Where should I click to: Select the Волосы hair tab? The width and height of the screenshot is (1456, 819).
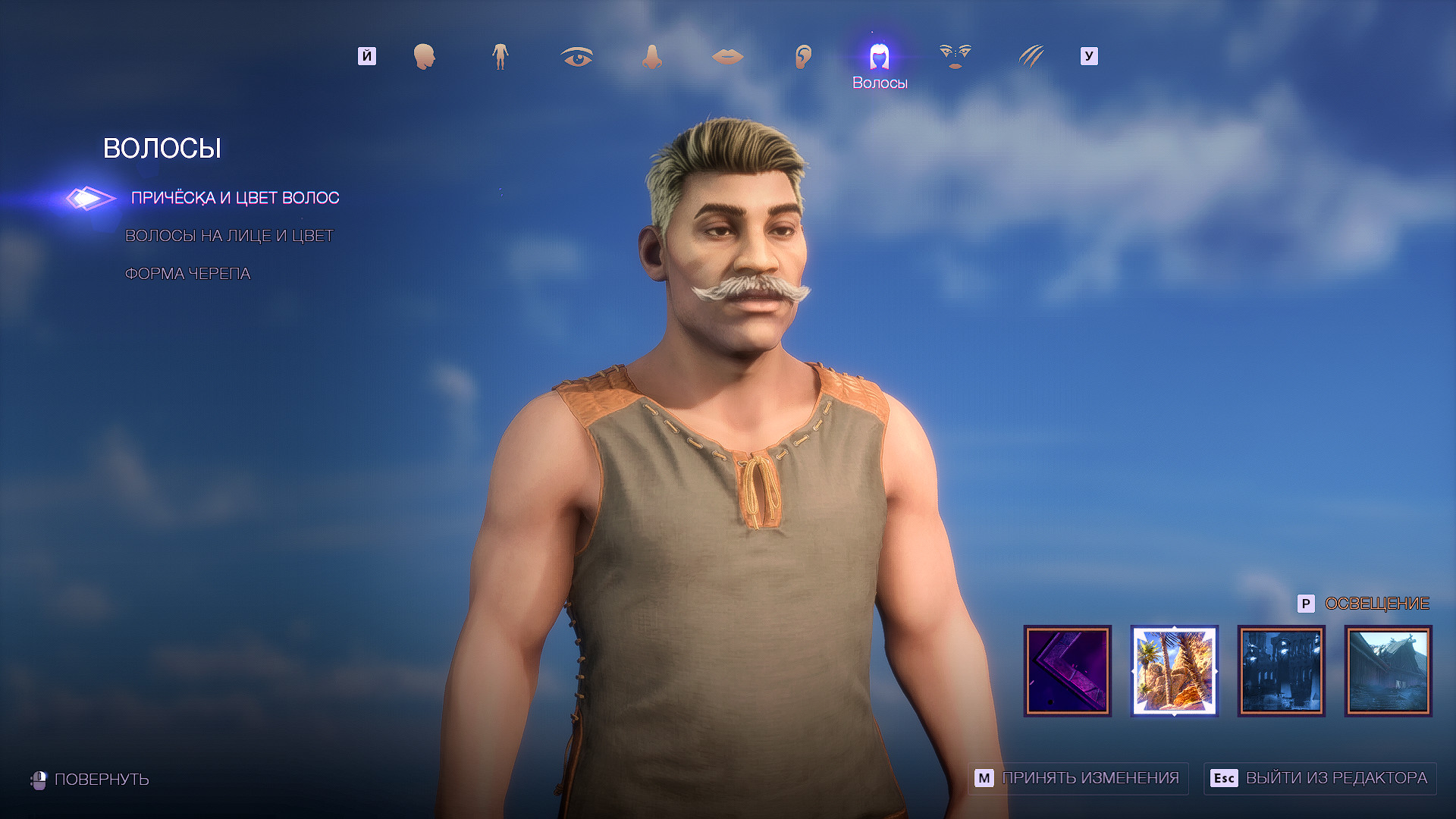pos(879,58)
